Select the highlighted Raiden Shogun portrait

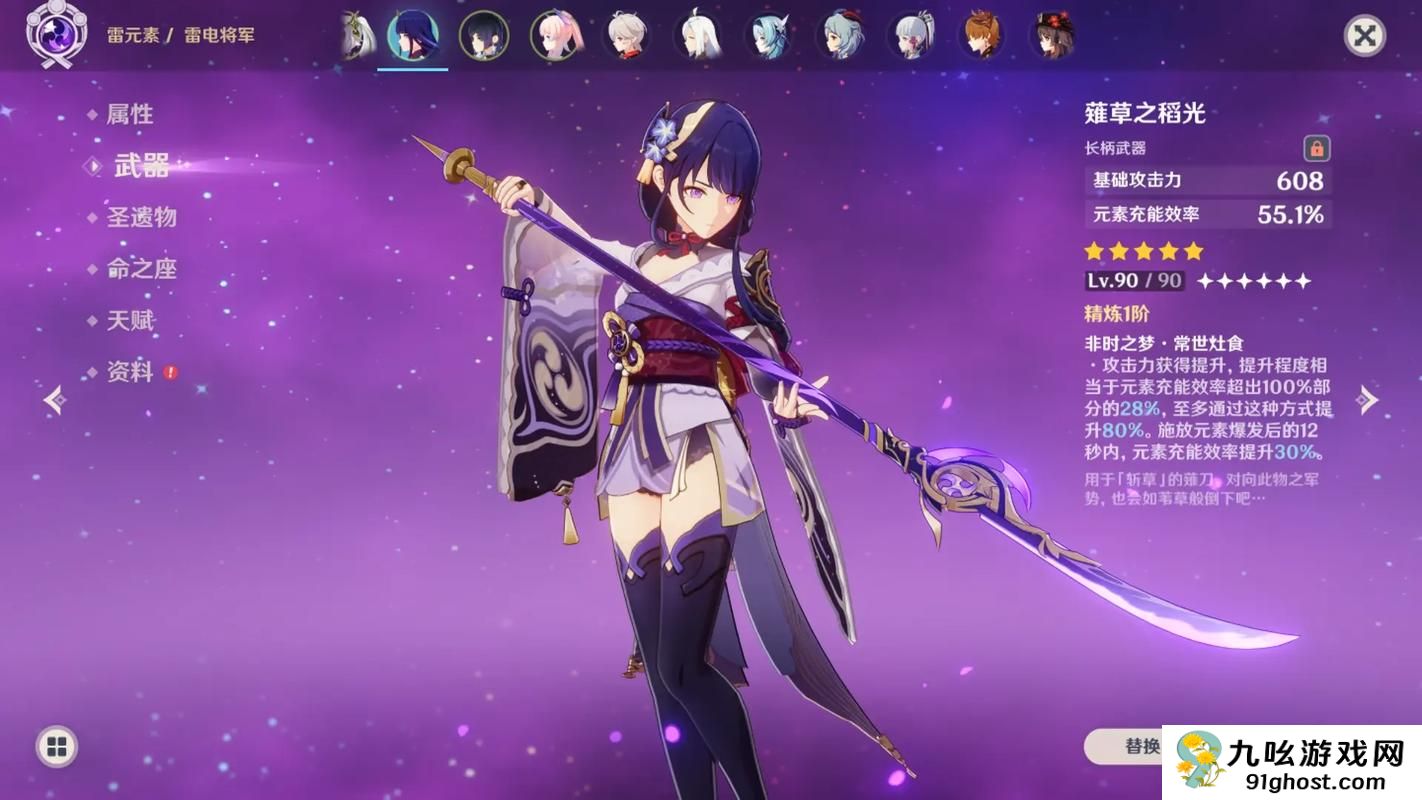click(412, 36)
